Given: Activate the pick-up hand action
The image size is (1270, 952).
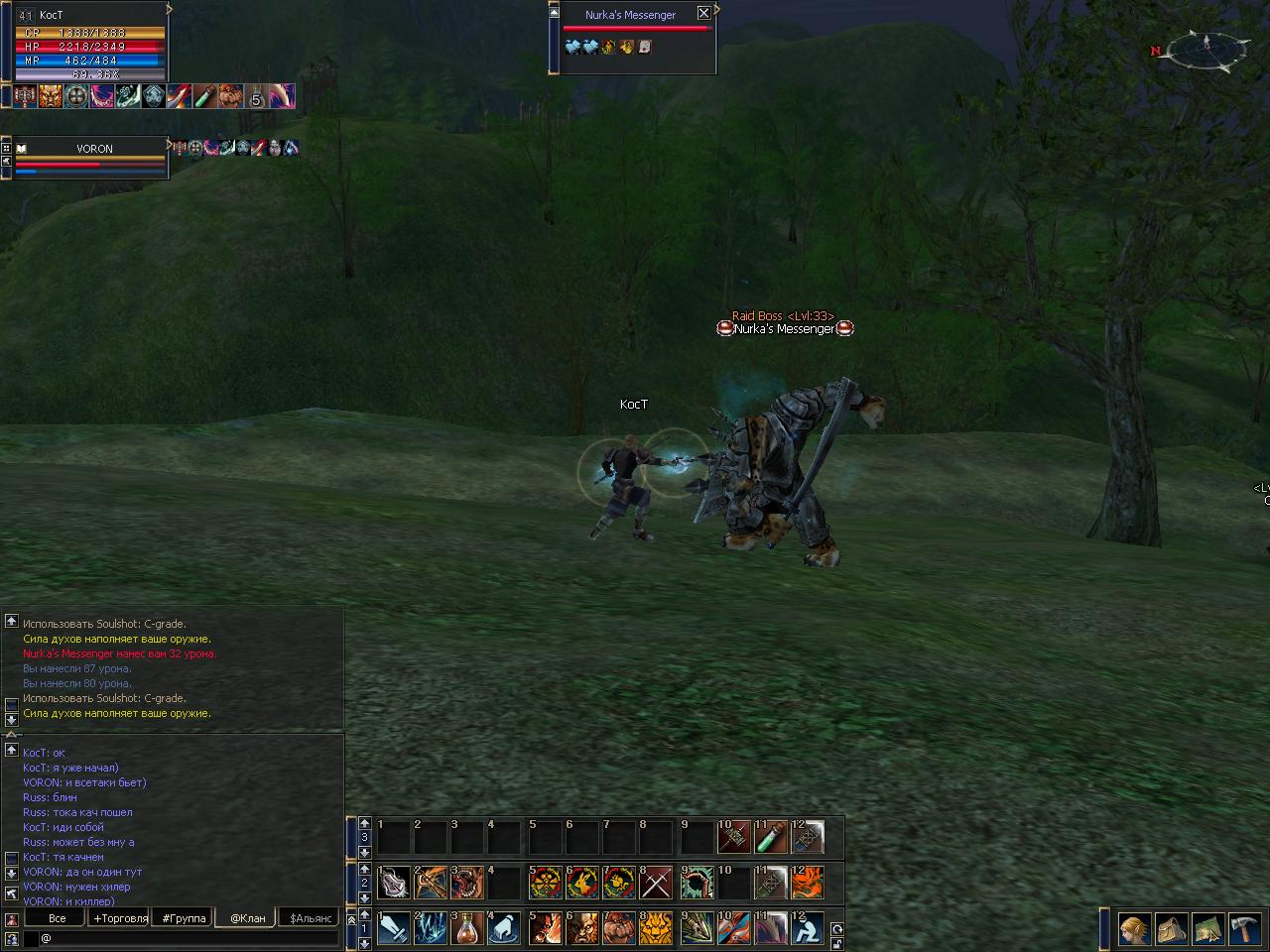Looking at the screenshot, I should pyautogui.click(x=505, y=929).
